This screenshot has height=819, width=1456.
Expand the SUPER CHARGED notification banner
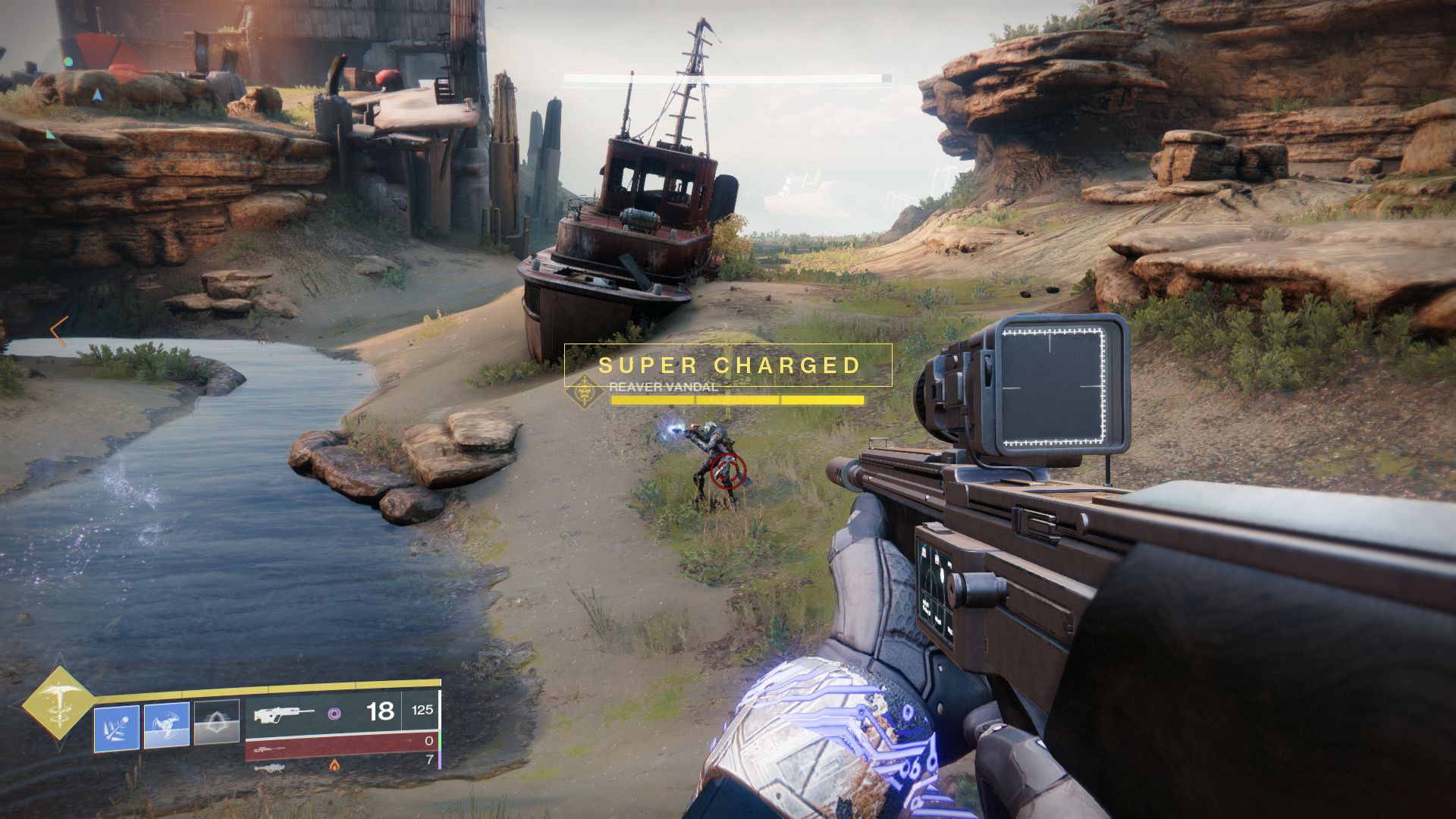point(730,365)
